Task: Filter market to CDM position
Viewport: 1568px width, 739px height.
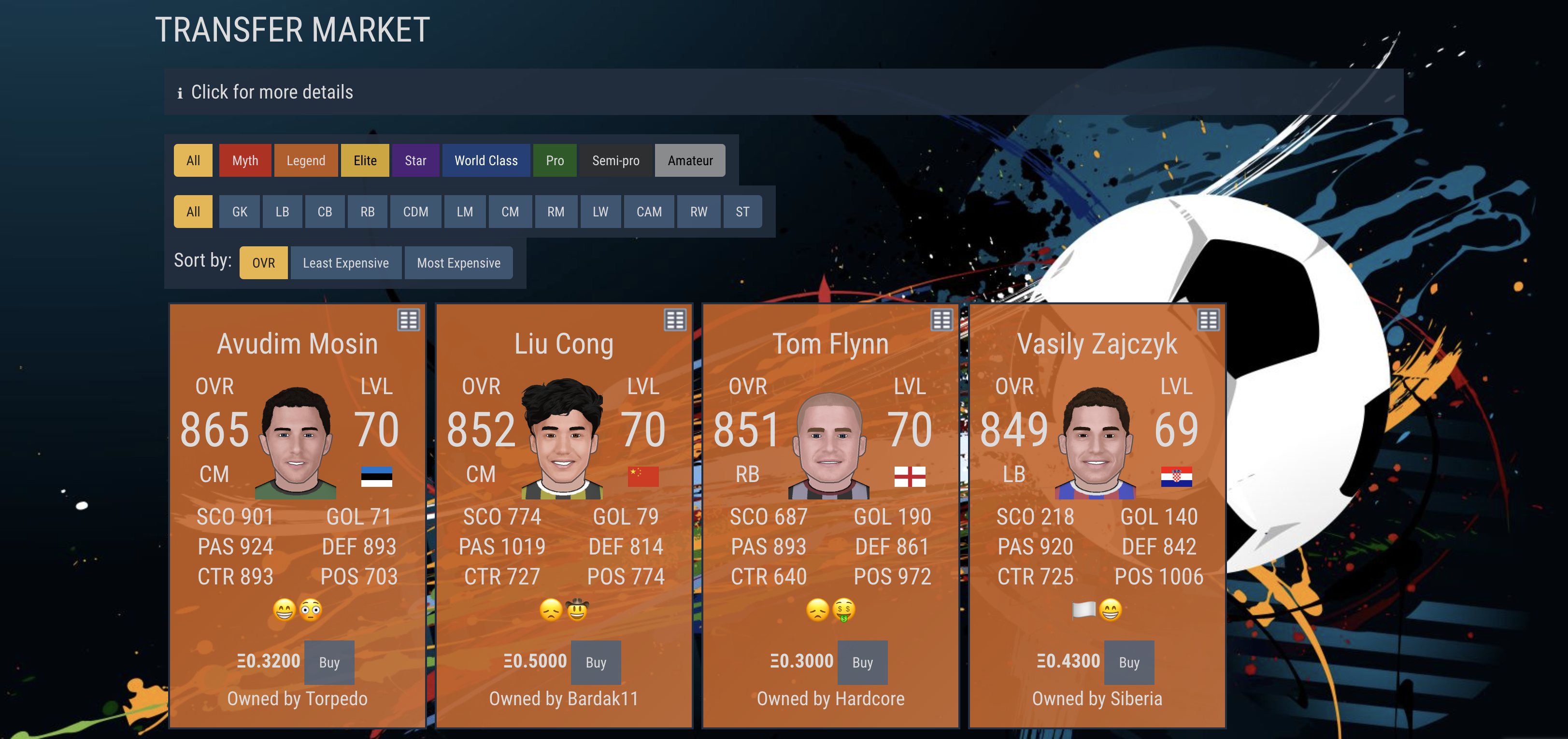Action: pos(415,212)
